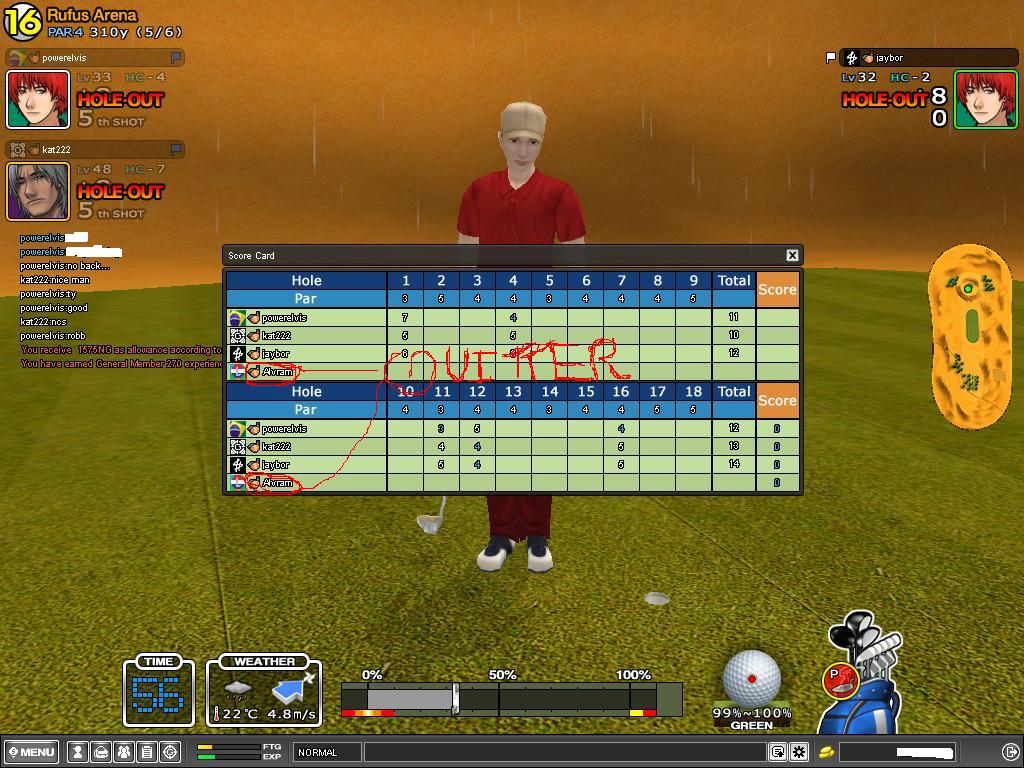Open the MENU button
1024x768 pixels.
point(33,752)
